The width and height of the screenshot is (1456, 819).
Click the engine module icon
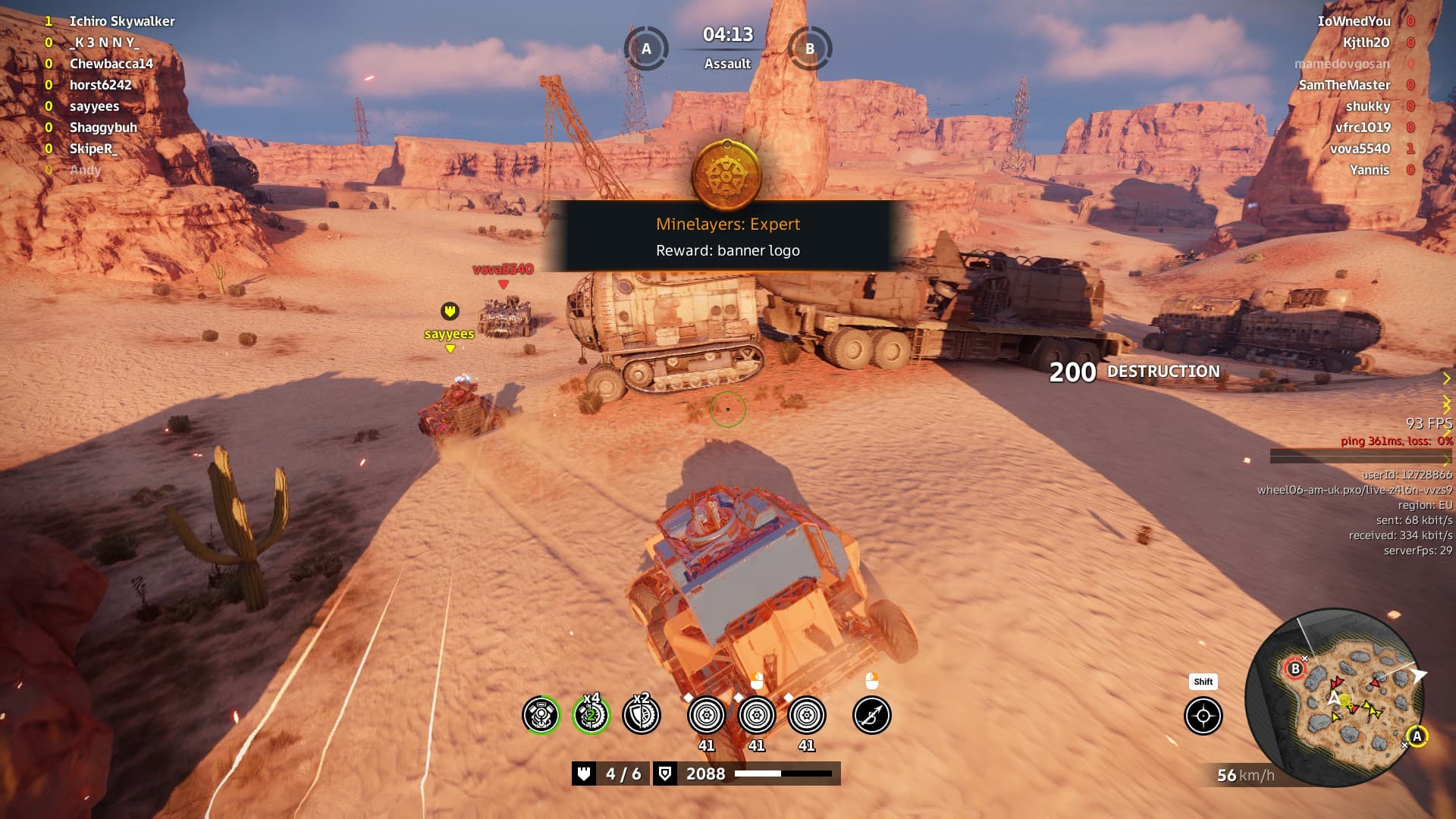(x=541, y=715)
